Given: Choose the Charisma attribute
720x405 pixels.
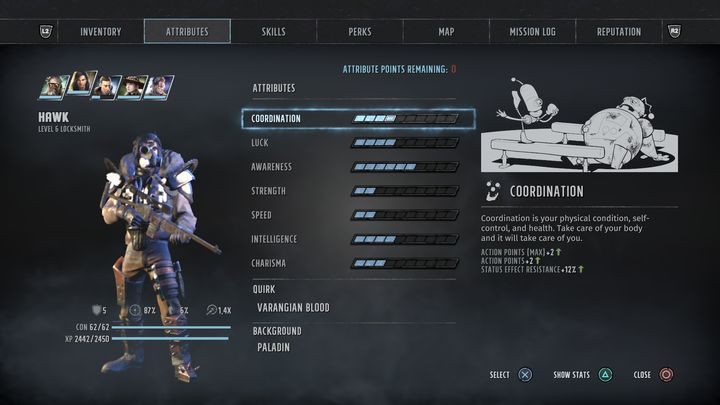Looking at the screenshot, I should 355,263.
